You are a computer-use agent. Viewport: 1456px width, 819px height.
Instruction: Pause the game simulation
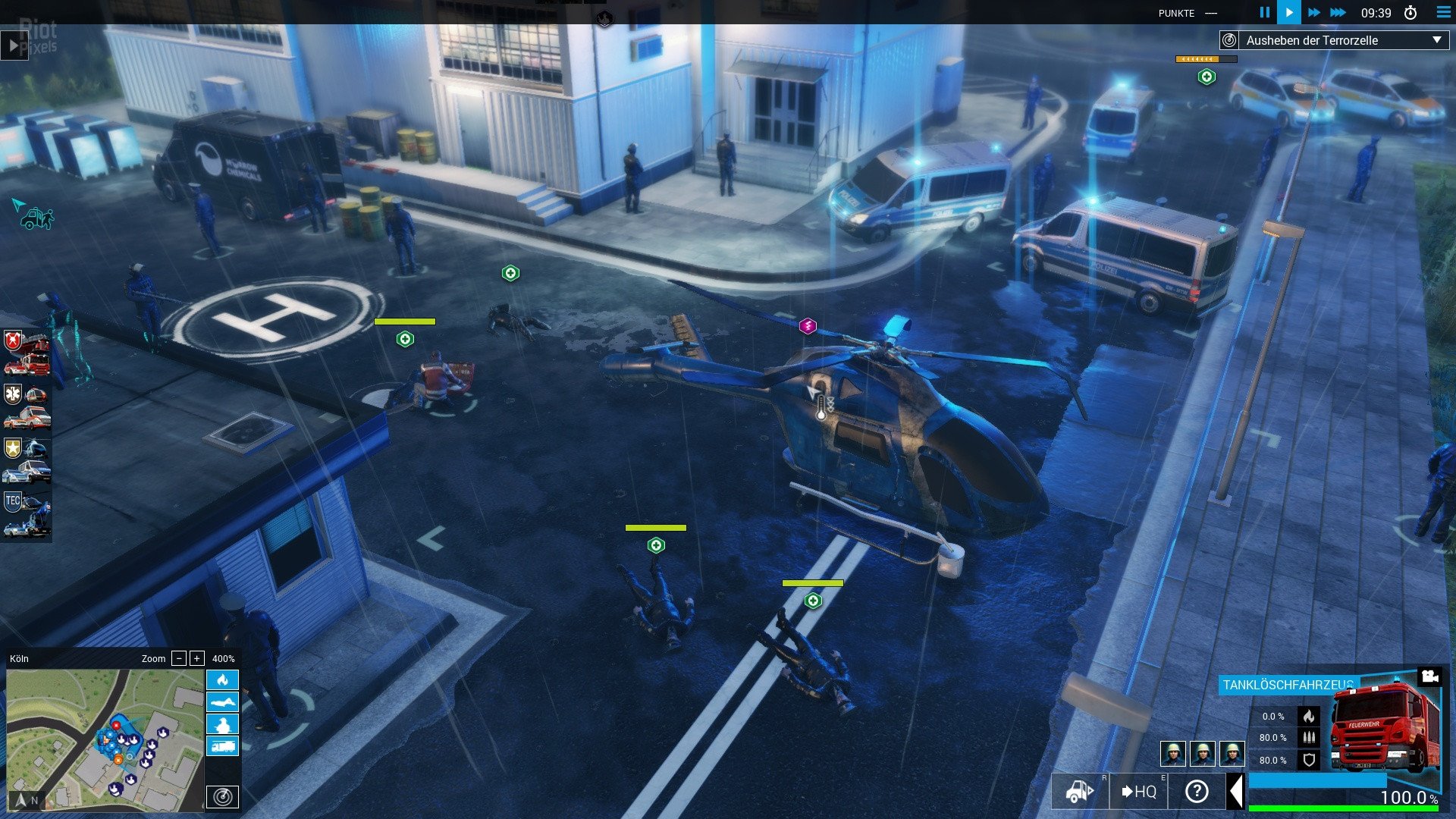coord(1264,12)
